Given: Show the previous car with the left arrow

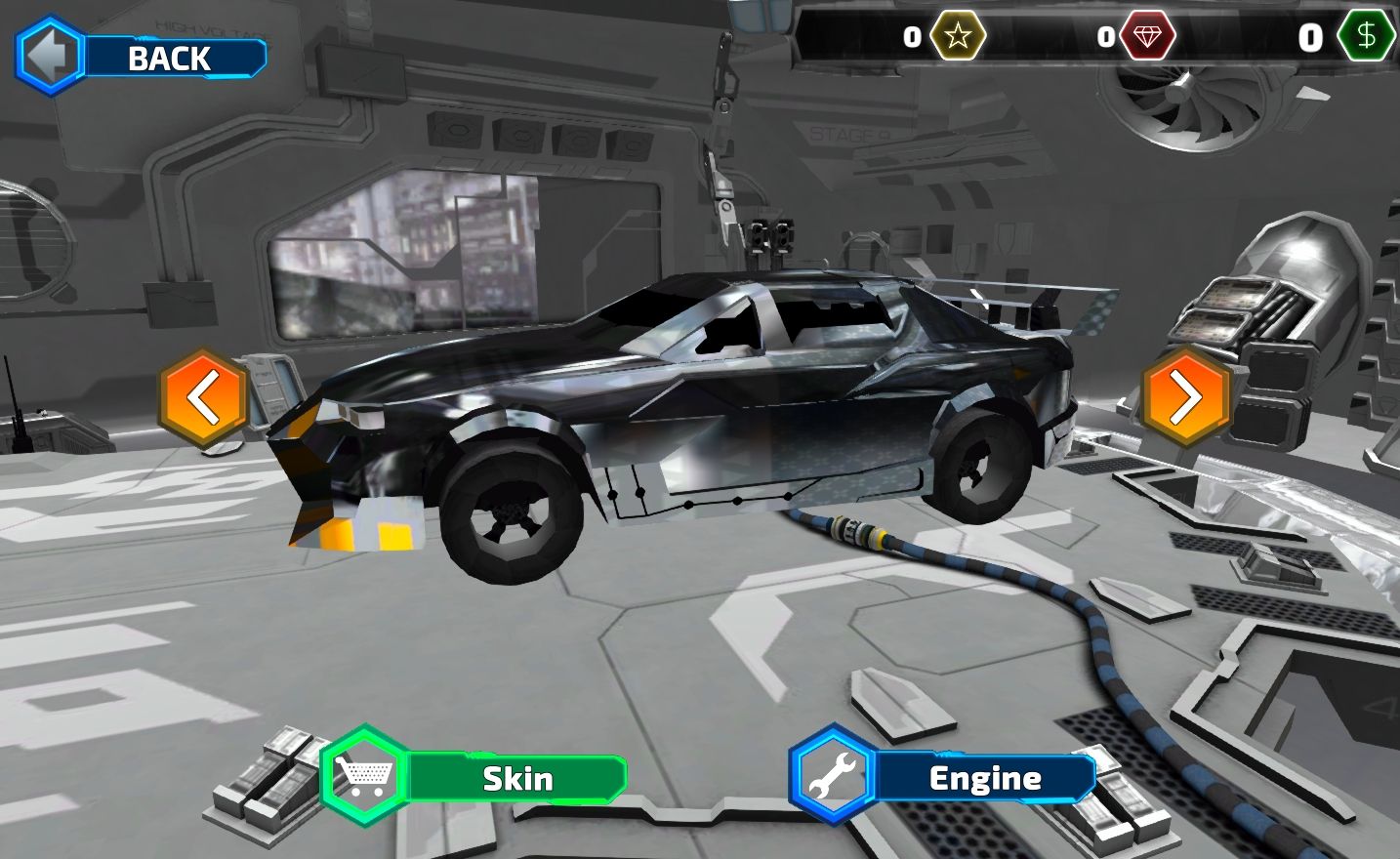Looking at the screenshot, I should tap(203, 398).
